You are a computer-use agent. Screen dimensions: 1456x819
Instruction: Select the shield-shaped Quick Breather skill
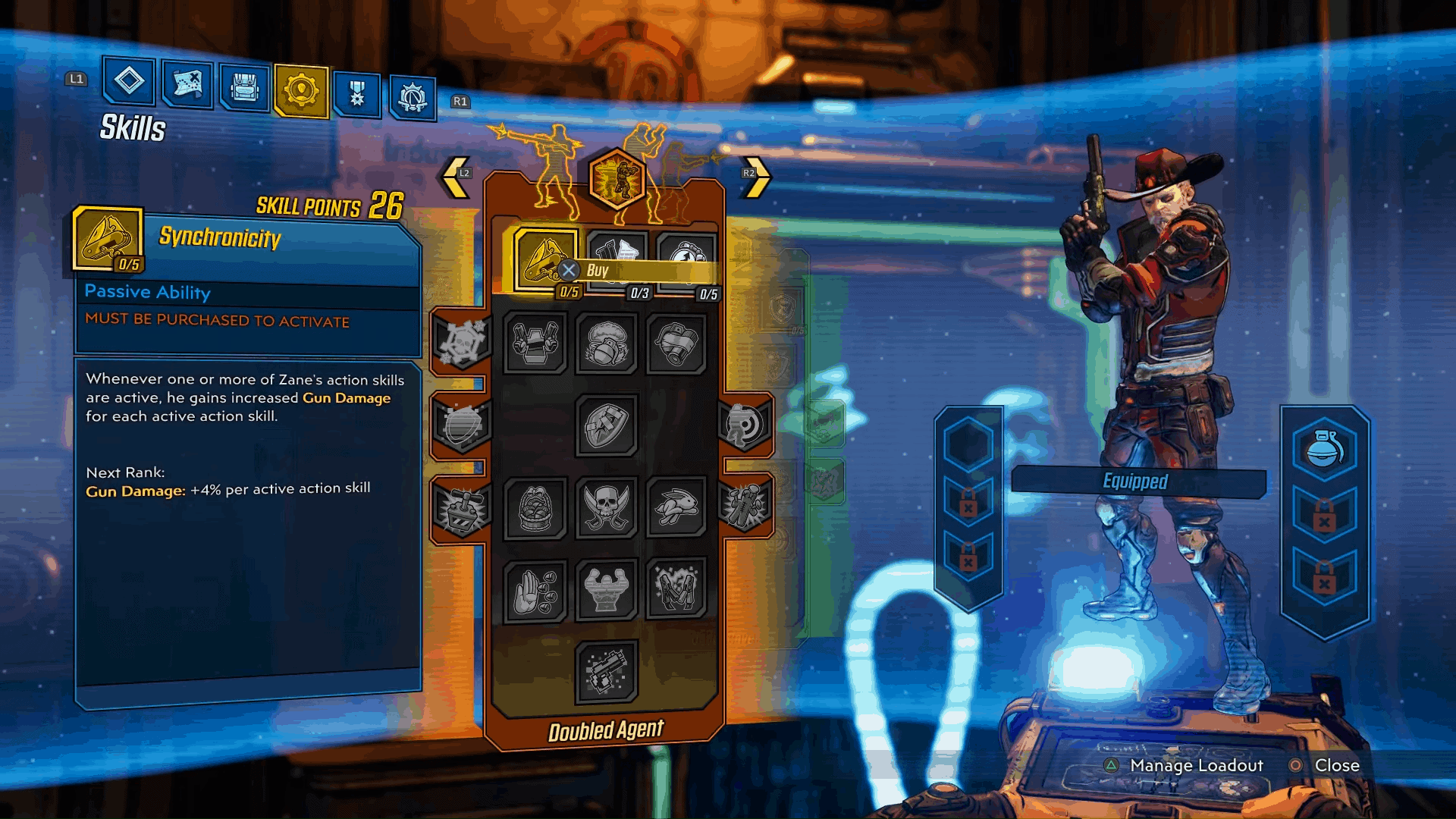tap(606, 426)
